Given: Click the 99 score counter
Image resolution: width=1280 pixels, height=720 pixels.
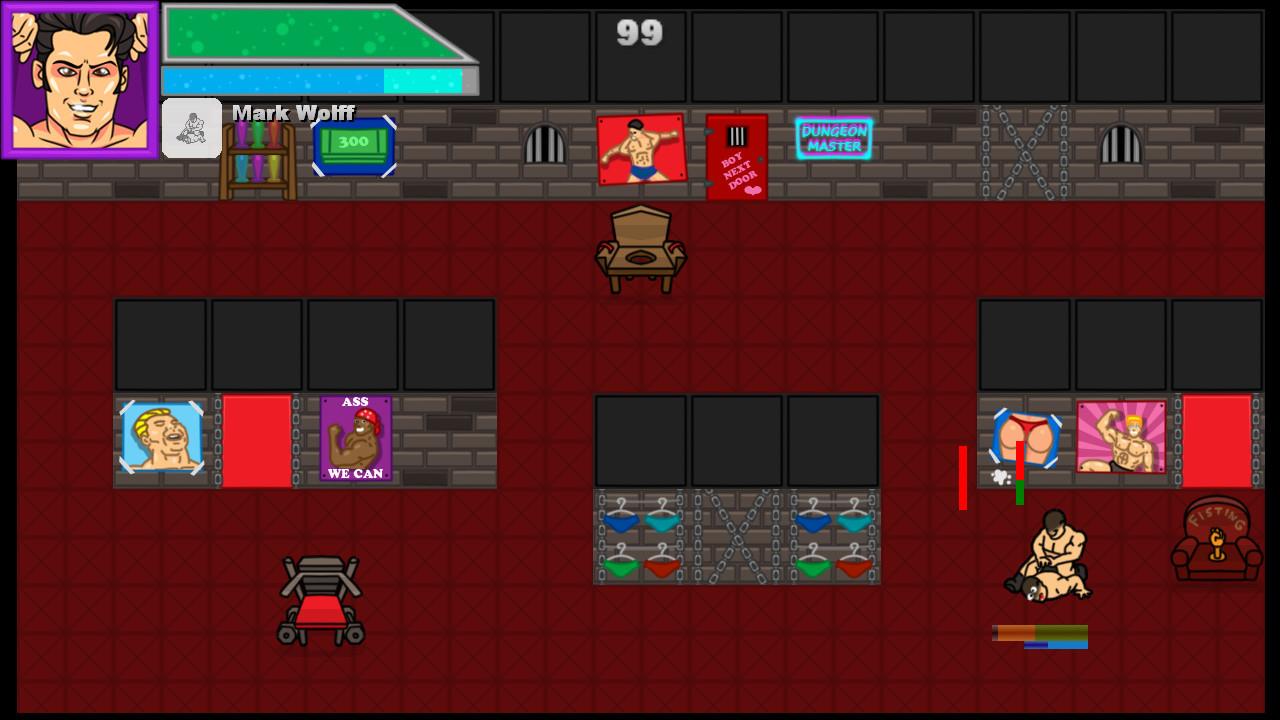Looking at the screenshot, I should pyautogui.click(x=637, y=33).
